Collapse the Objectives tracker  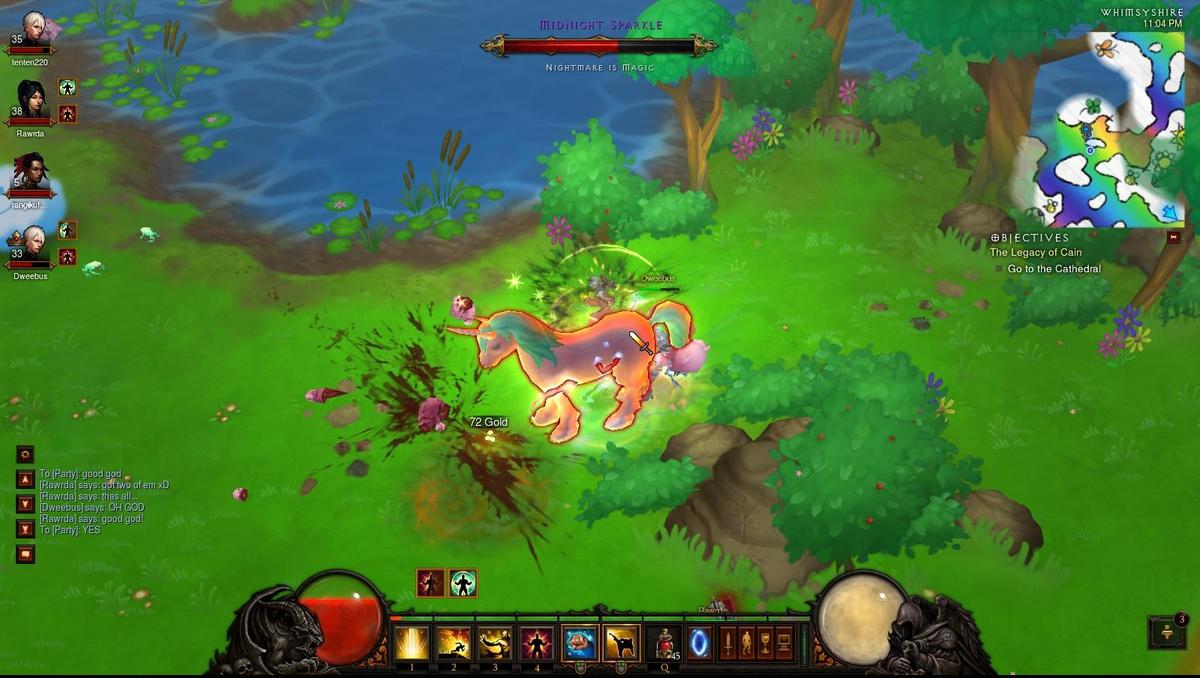coord(1173,238)
